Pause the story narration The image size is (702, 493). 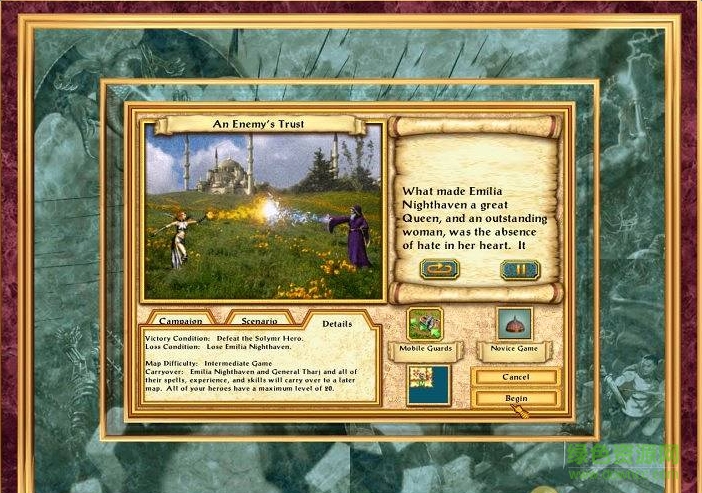tap(520, 269)
